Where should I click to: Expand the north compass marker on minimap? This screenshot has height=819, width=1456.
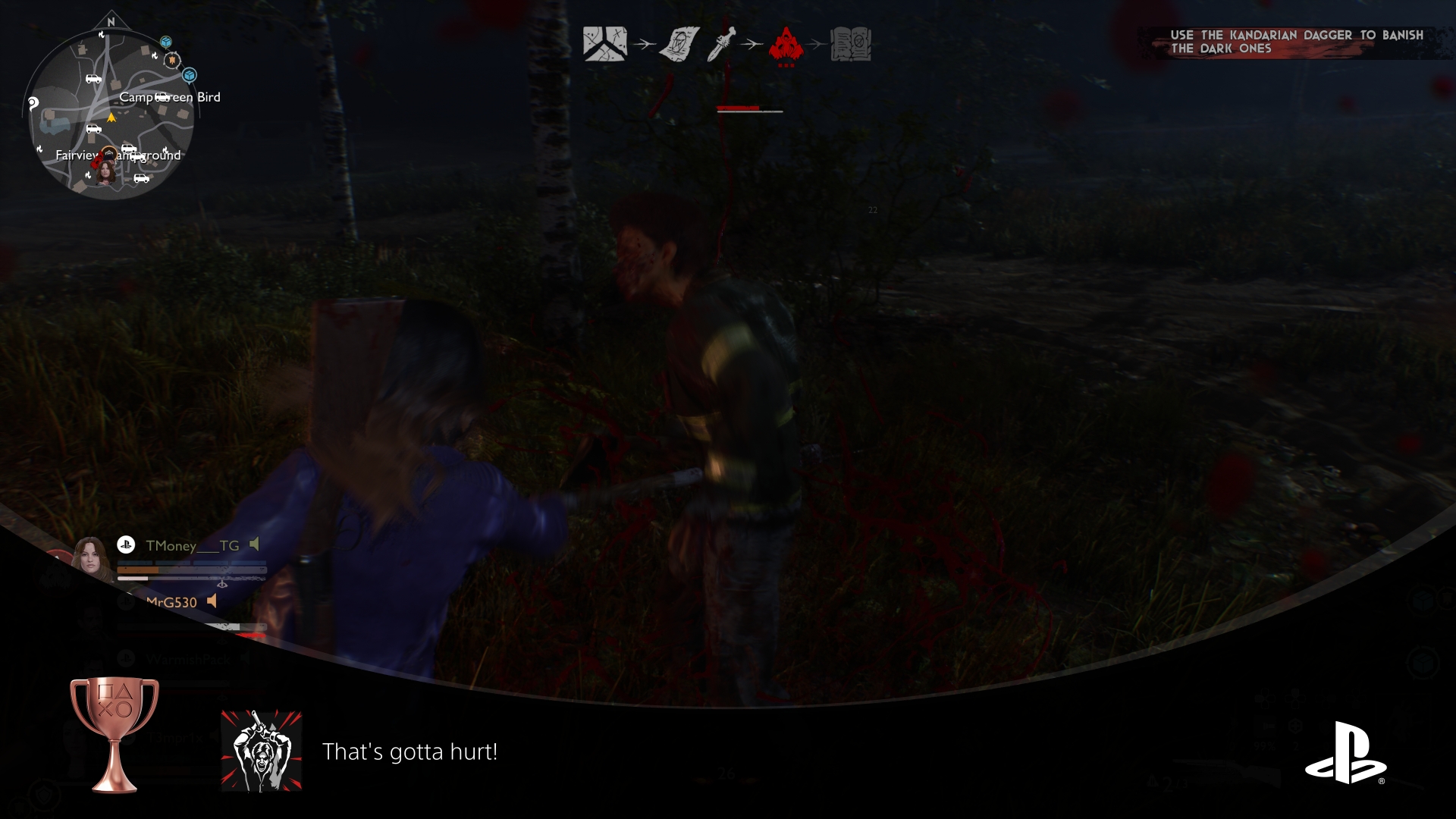(x=111, y=21)
